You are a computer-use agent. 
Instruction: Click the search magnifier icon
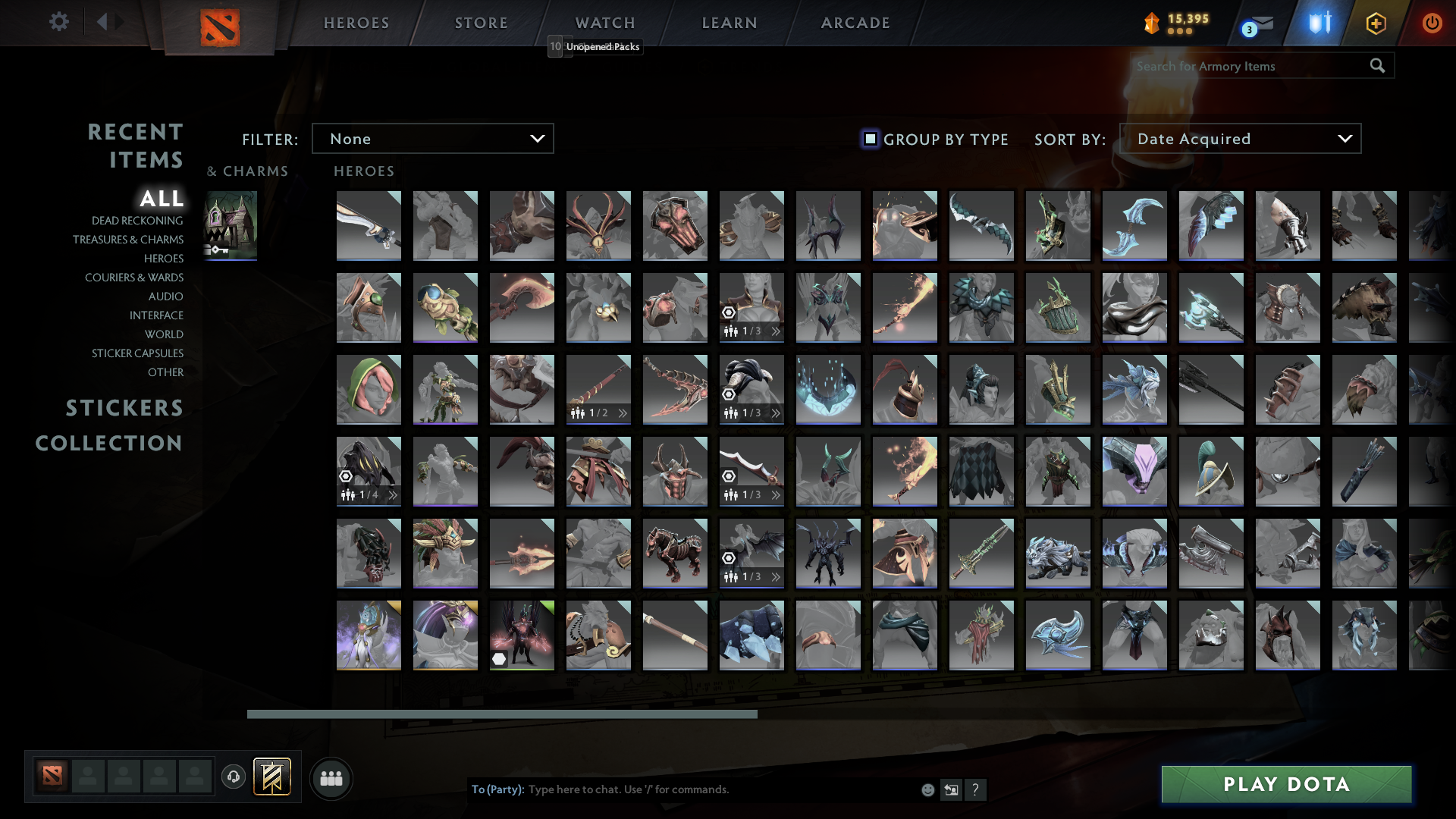(1377, 66)
